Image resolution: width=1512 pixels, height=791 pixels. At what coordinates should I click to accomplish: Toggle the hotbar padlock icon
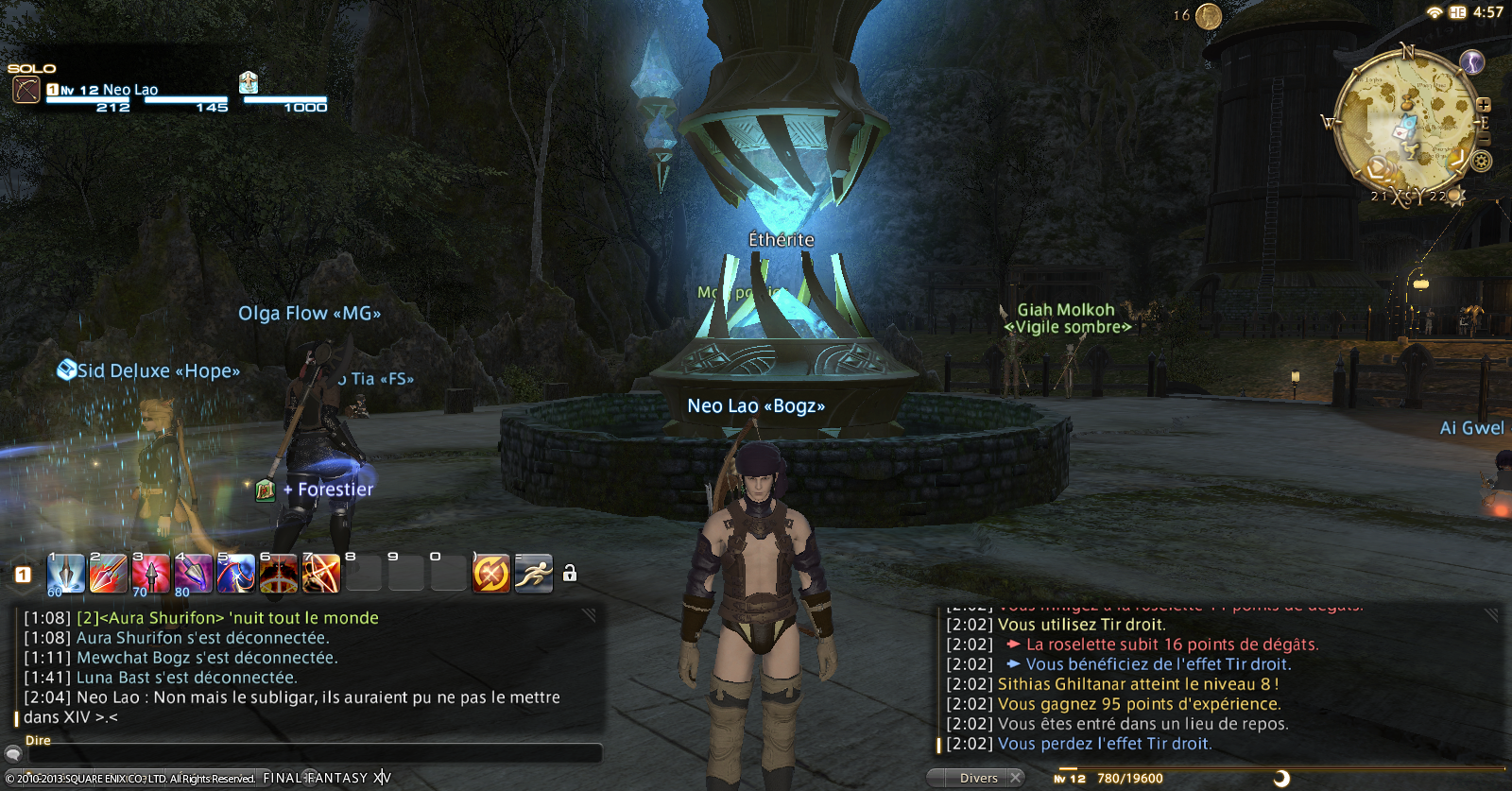click(x=570, y=574)
